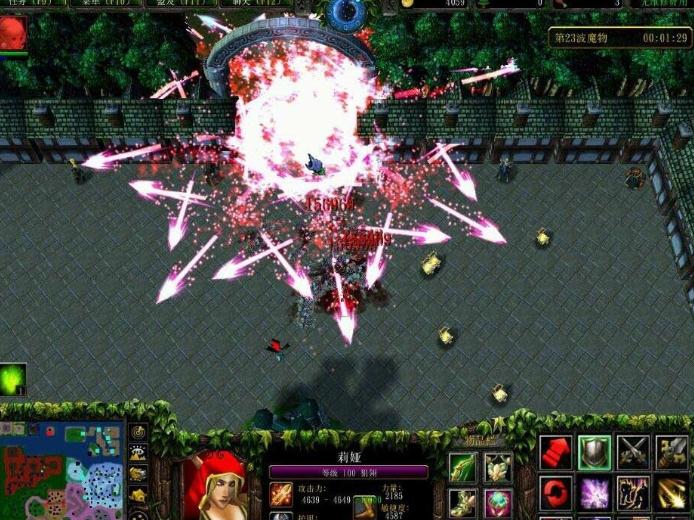The width and height of the screenshot is (694, 520).
Task: Select the green boots inventory item
Action: [464, 502]
